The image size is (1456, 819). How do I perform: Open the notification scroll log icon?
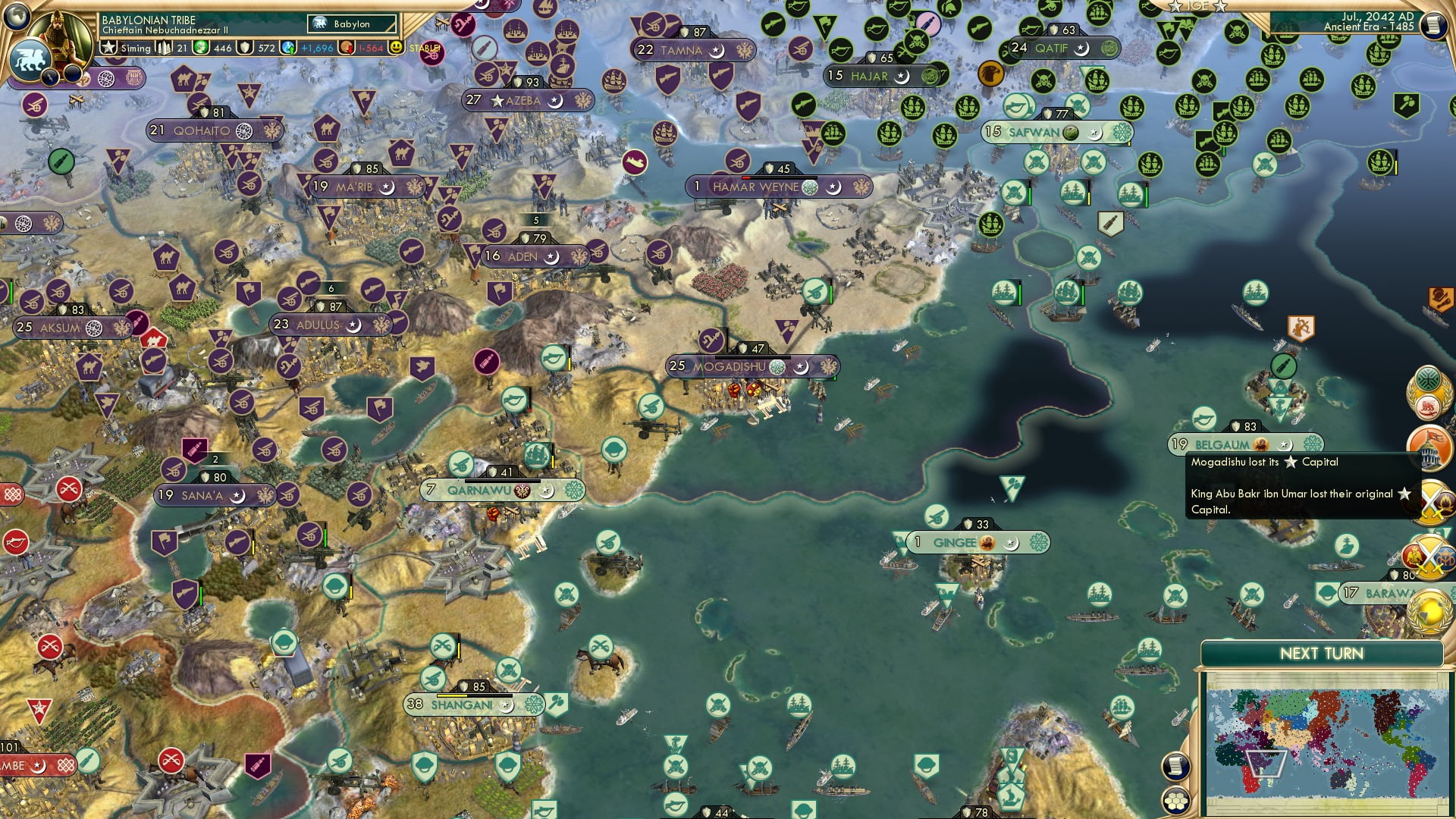click(1176, 766)
